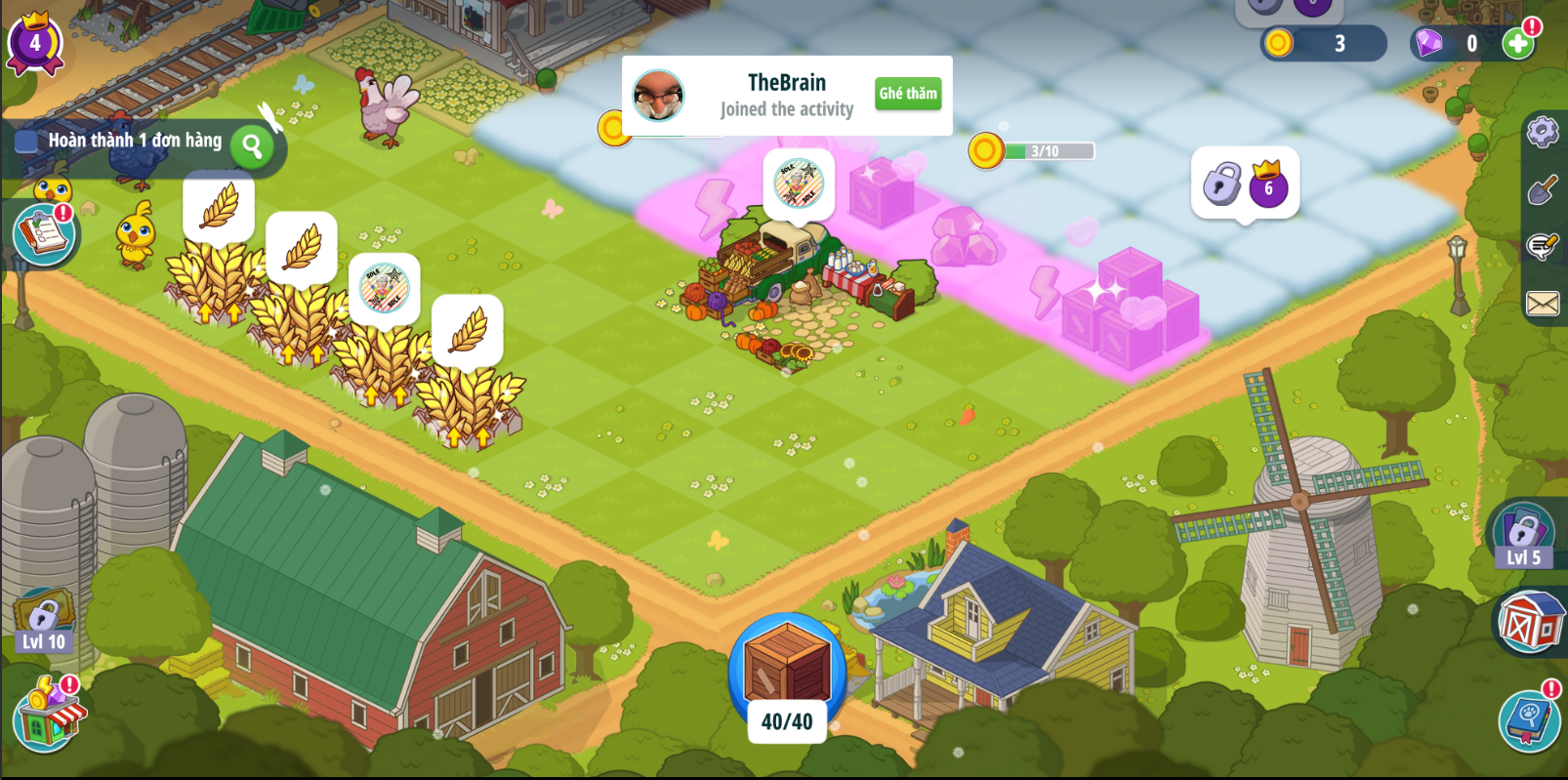This screenshot has height=780, width=1568.
Task: Open the blue book with paw print
Action: [1528, 720]
